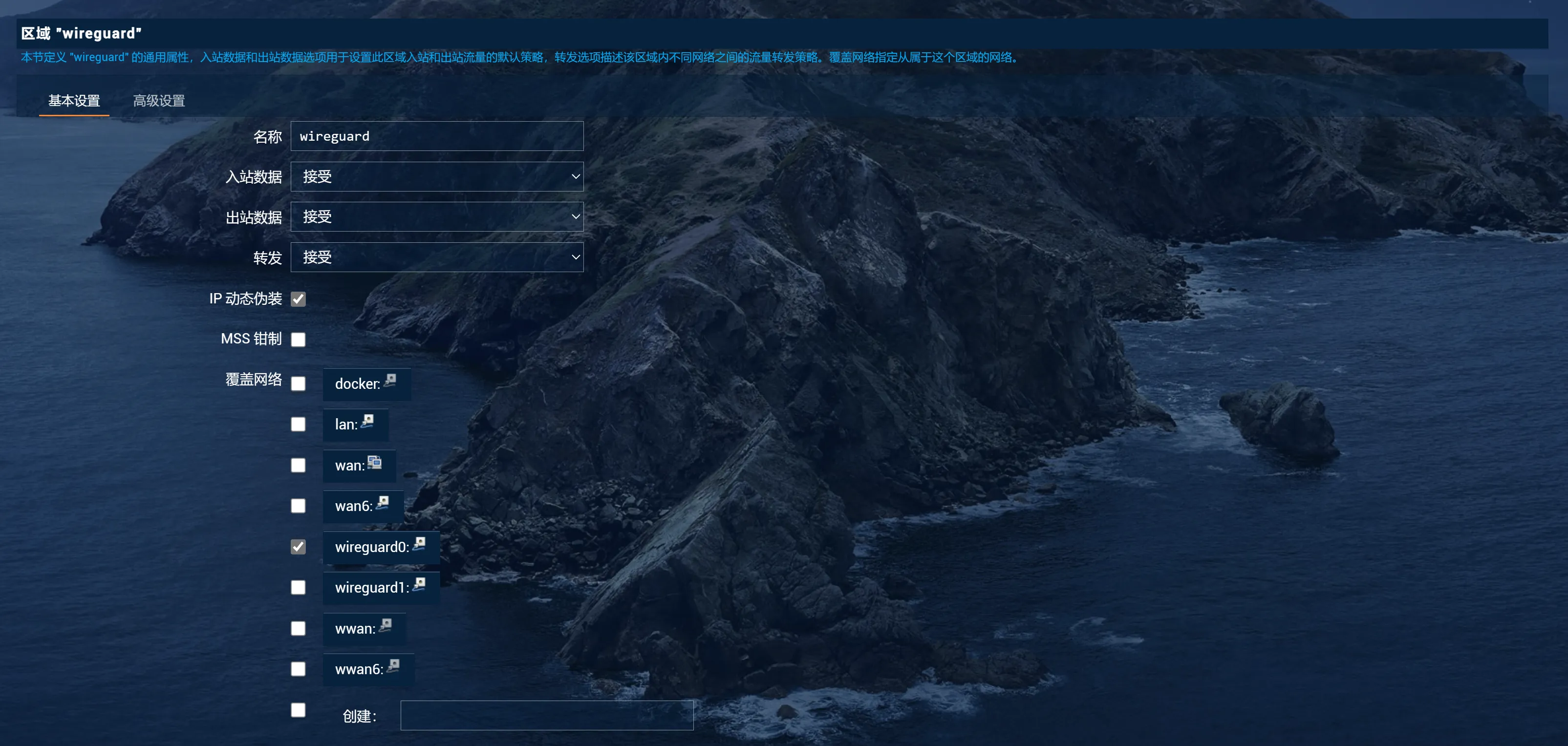Enable the wwan6 network checkbox
Screen dimensions: 1568x746
pos(298,669)
